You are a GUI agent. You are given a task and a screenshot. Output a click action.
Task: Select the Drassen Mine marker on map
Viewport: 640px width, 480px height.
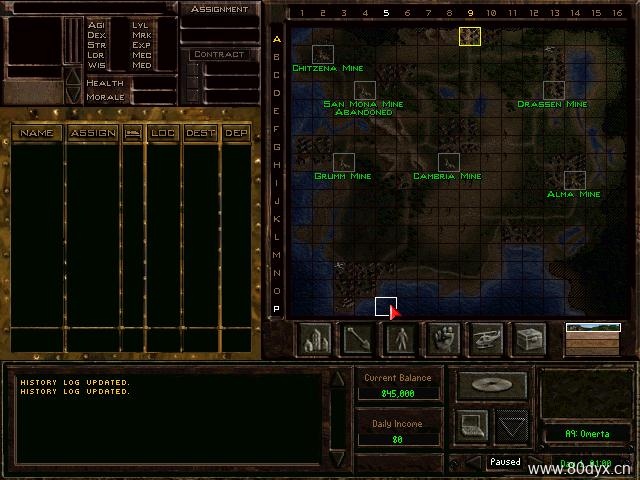pos(553,90)
